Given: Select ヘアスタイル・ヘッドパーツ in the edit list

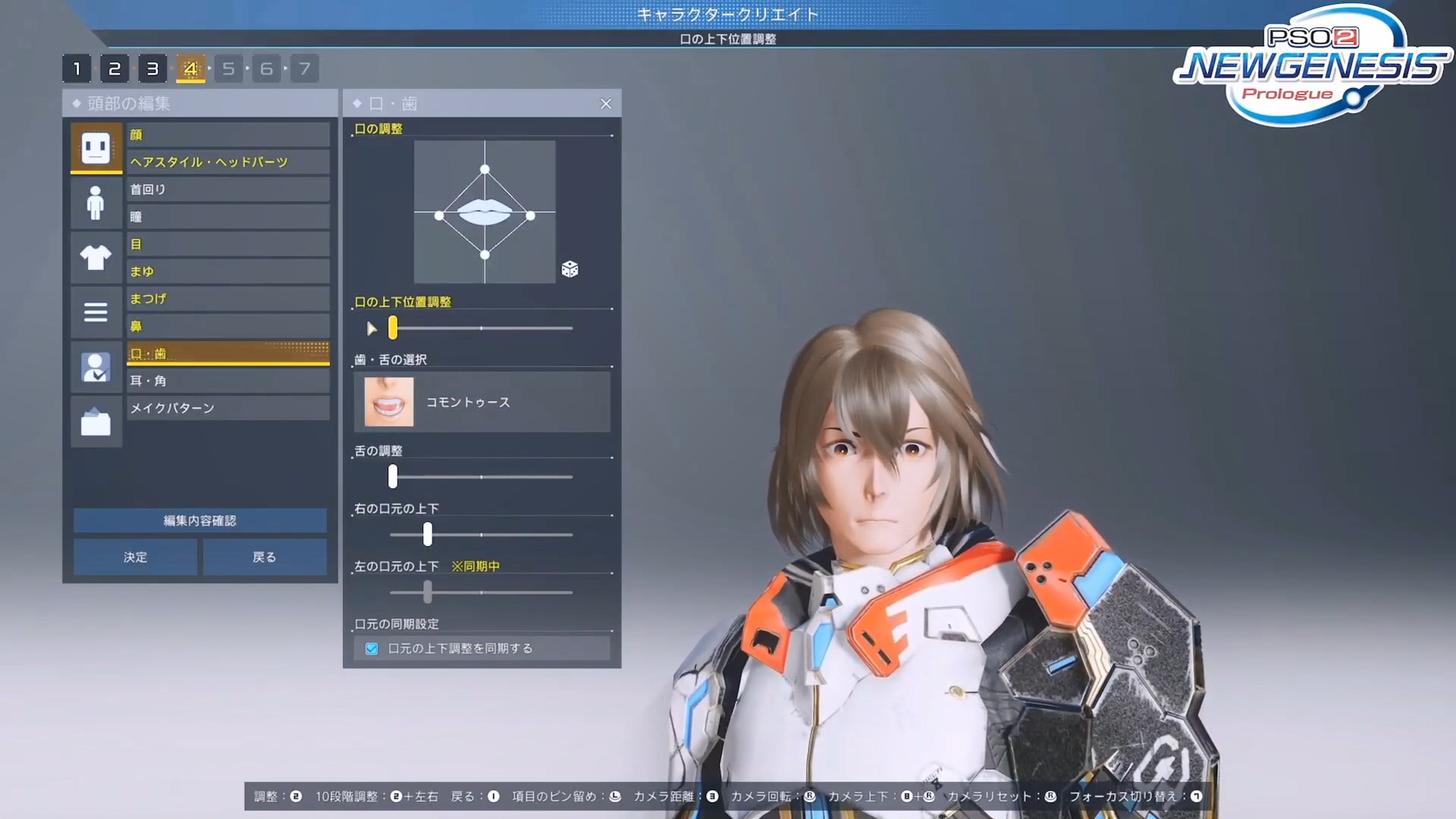Looking at the screenshot, I should [227, 162].
